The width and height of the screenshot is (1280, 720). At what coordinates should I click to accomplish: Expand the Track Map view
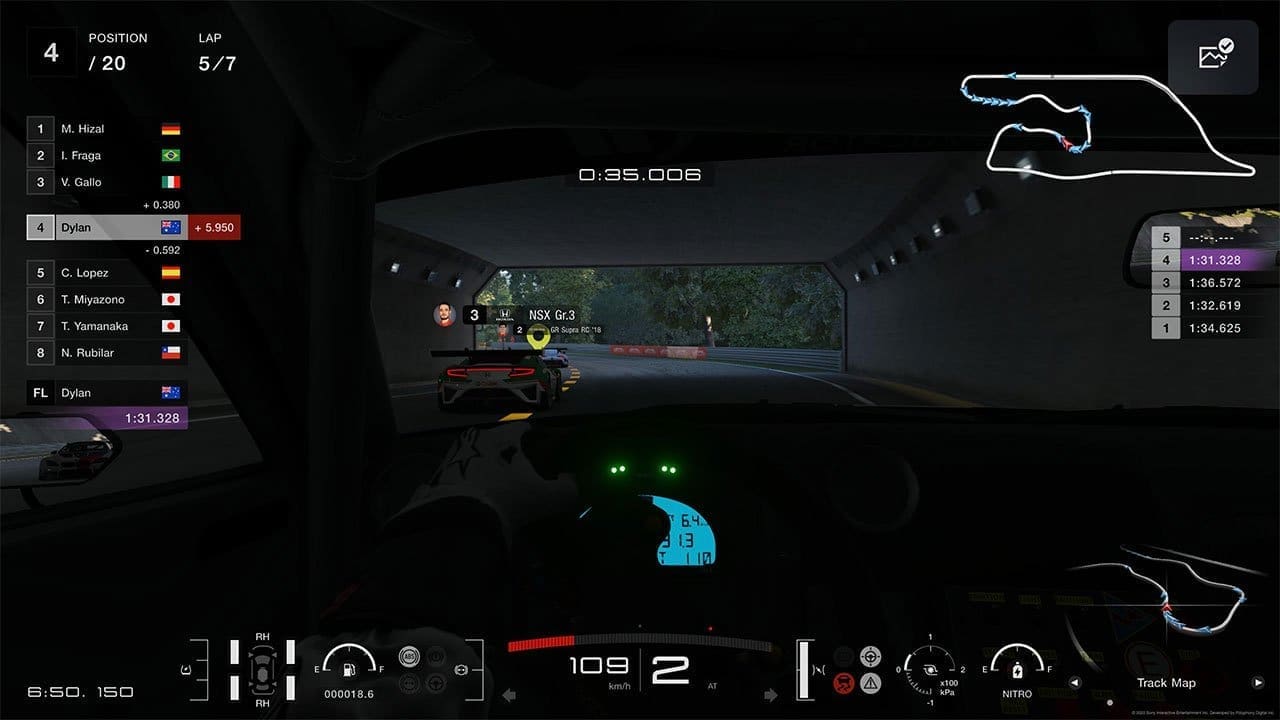point(1166,683)
